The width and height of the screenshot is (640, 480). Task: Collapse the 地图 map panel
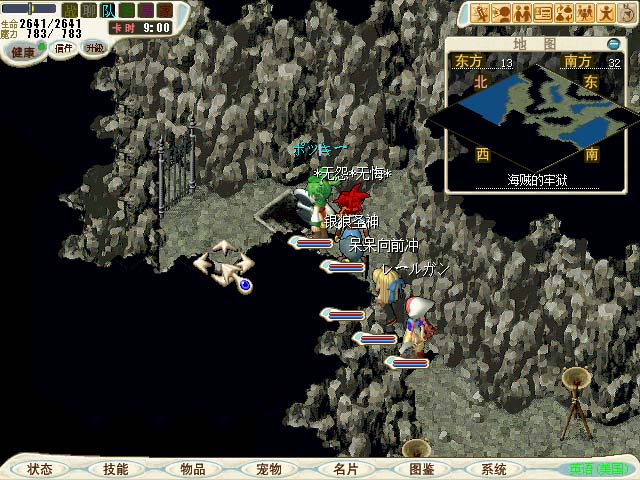613,44
